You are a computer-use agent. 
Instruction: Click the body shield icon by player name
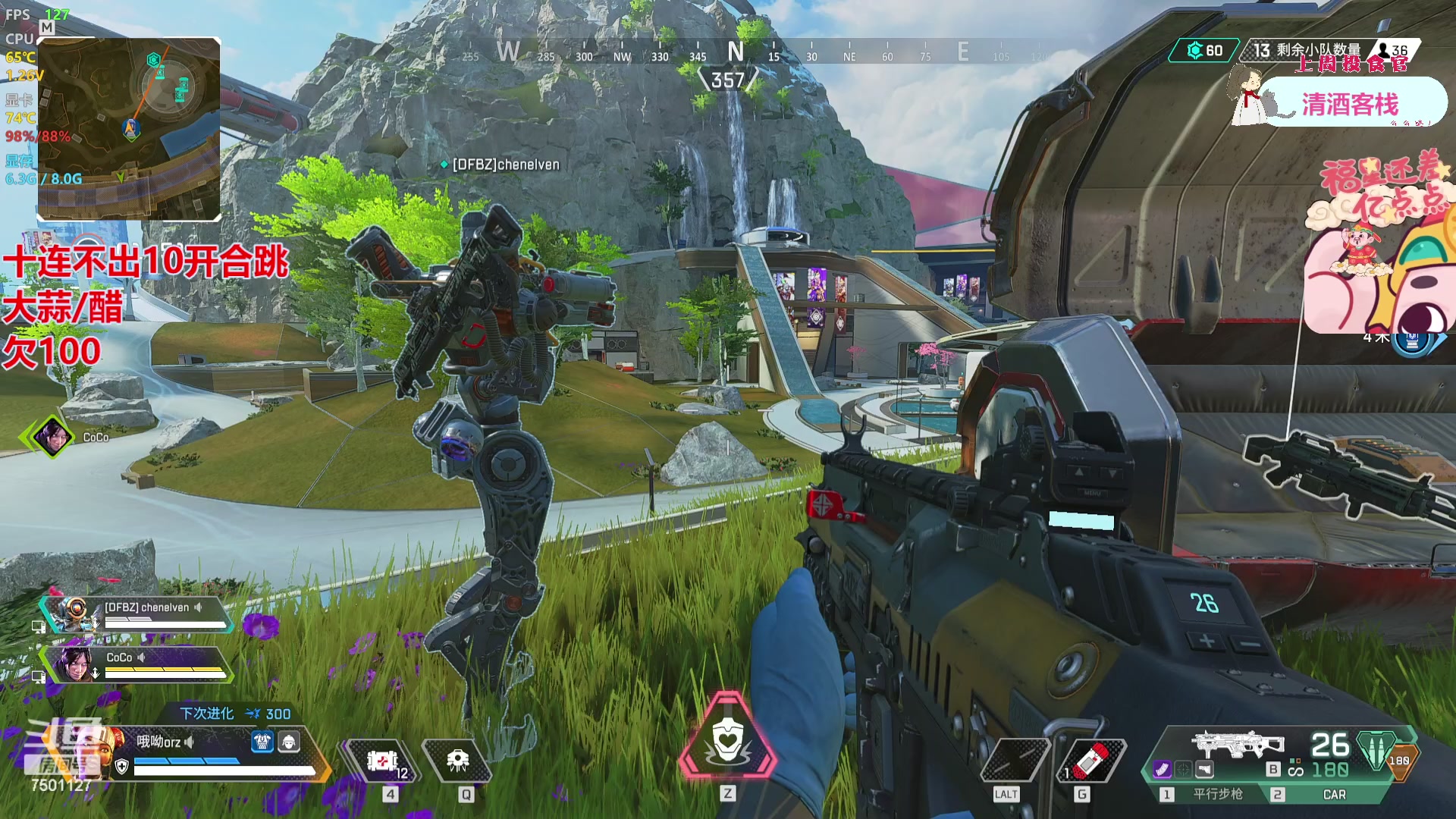point(262,742)
